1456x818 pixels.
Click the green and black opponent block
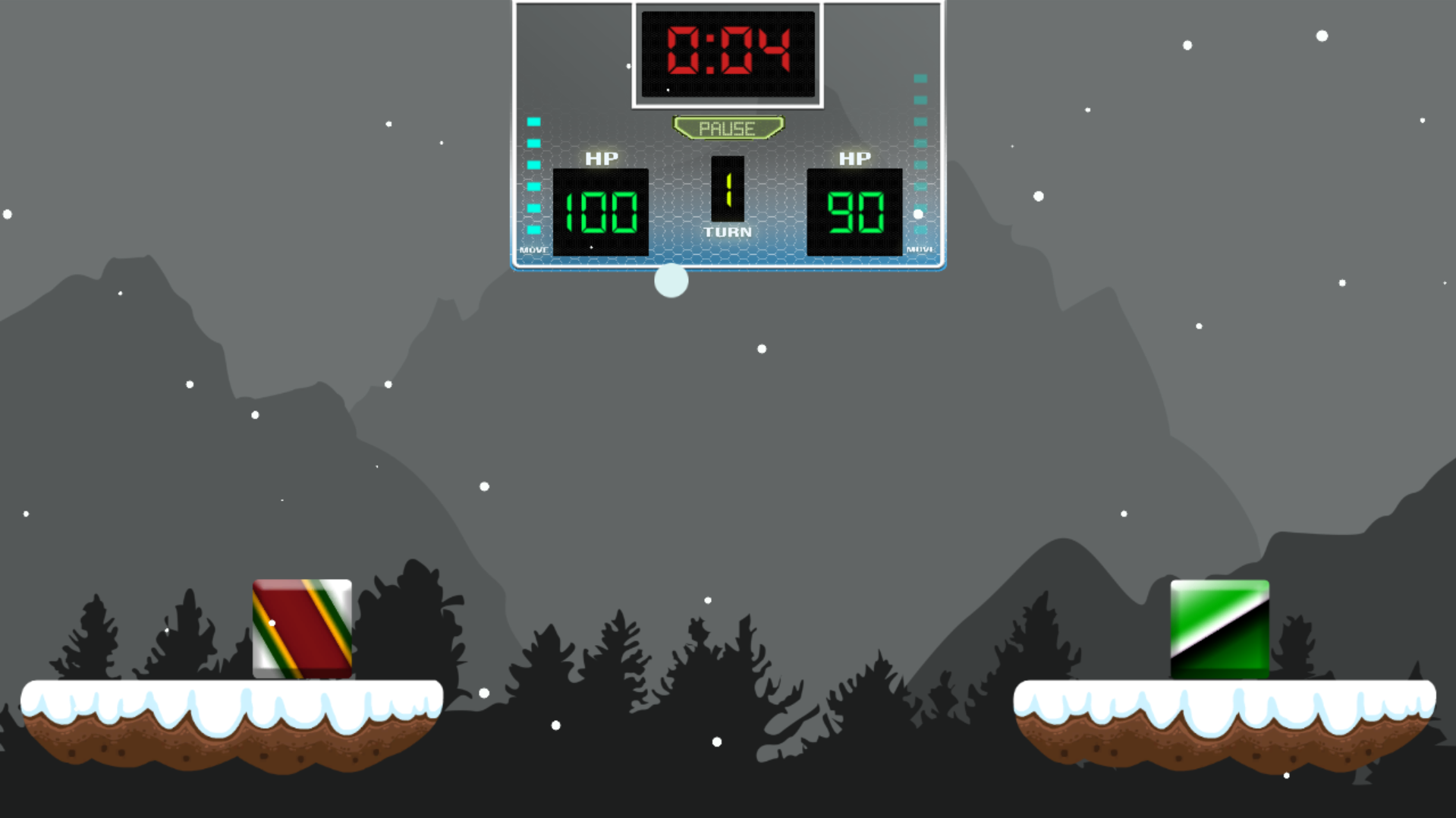(1220, 630)
